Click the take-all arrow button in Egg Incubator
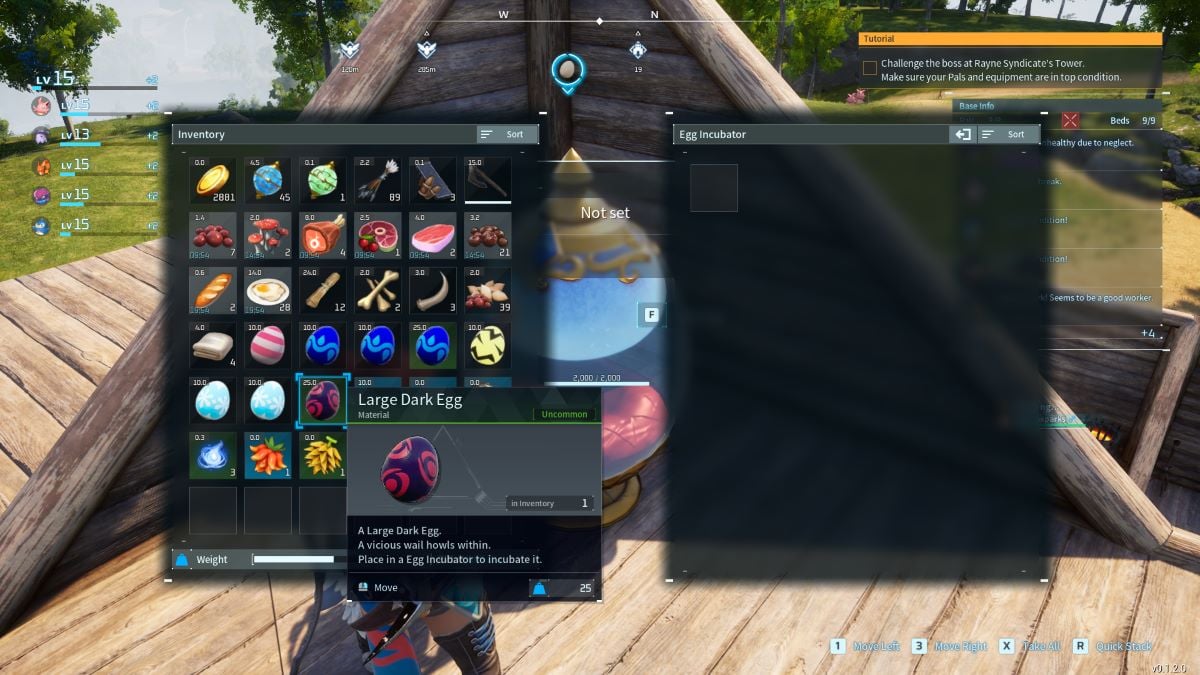 pos(962,134)
